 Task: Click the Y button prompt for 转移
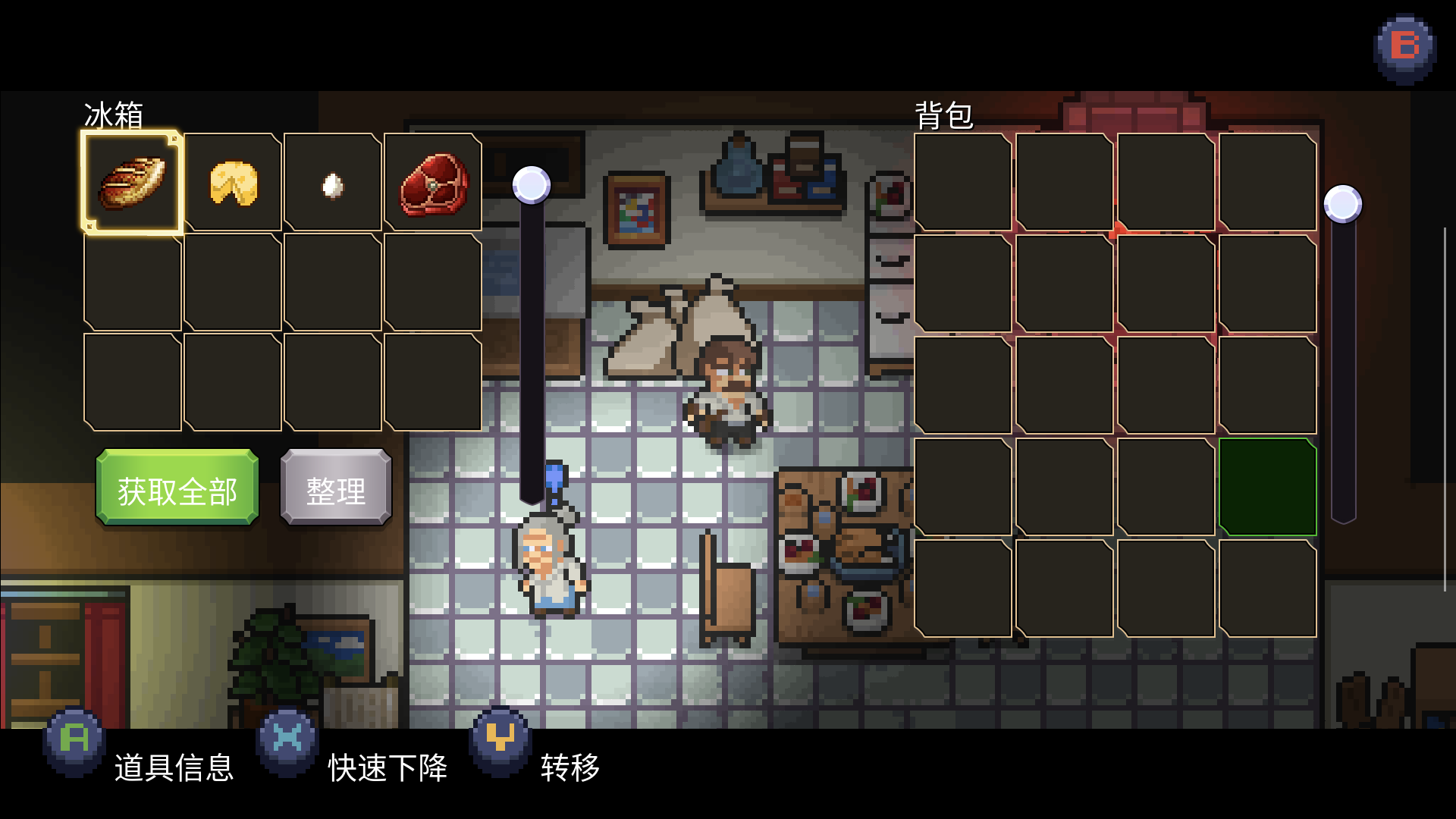pyautogui.click(x=500, y=739)
